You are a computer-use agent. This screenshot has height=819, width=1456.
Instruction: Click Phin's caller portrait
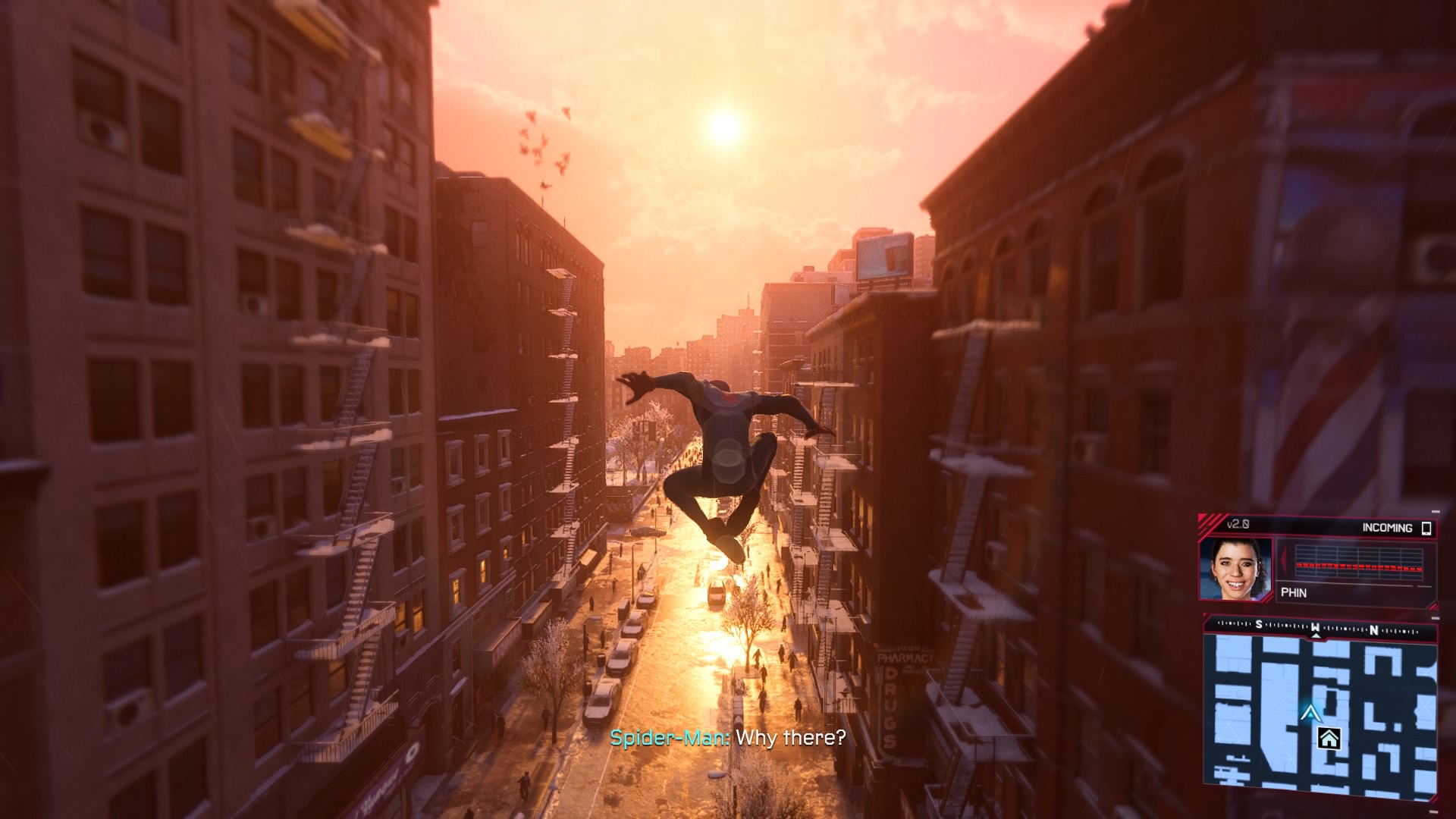(x=1235, y=569)
